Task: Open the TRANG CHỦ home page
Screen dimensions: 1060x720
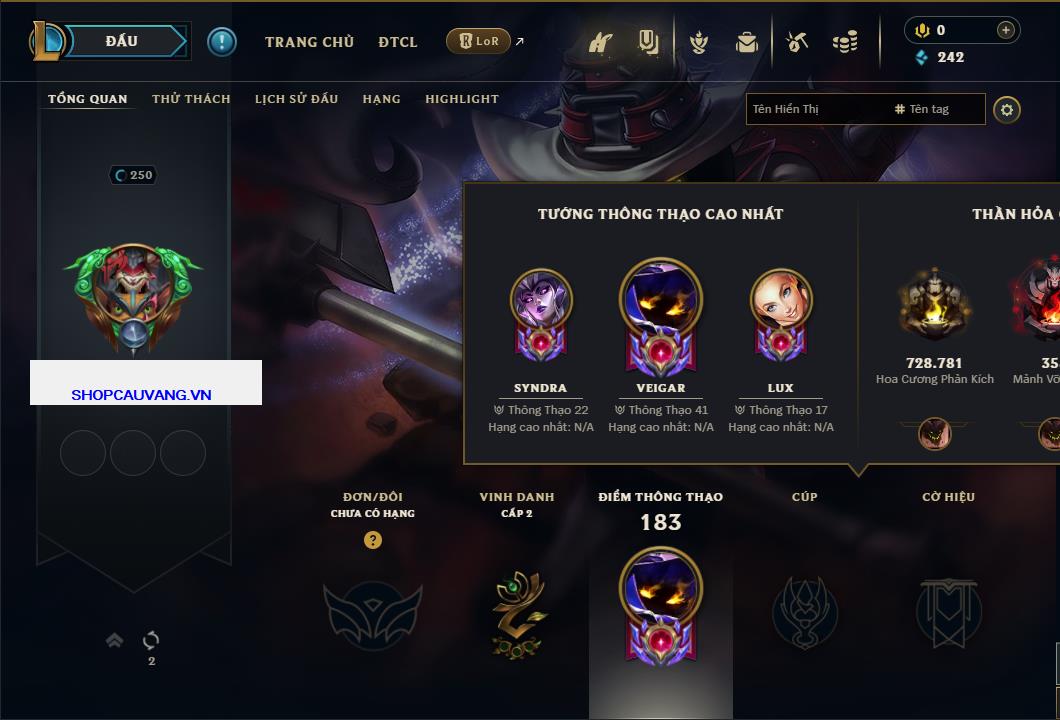Action: 309,42
